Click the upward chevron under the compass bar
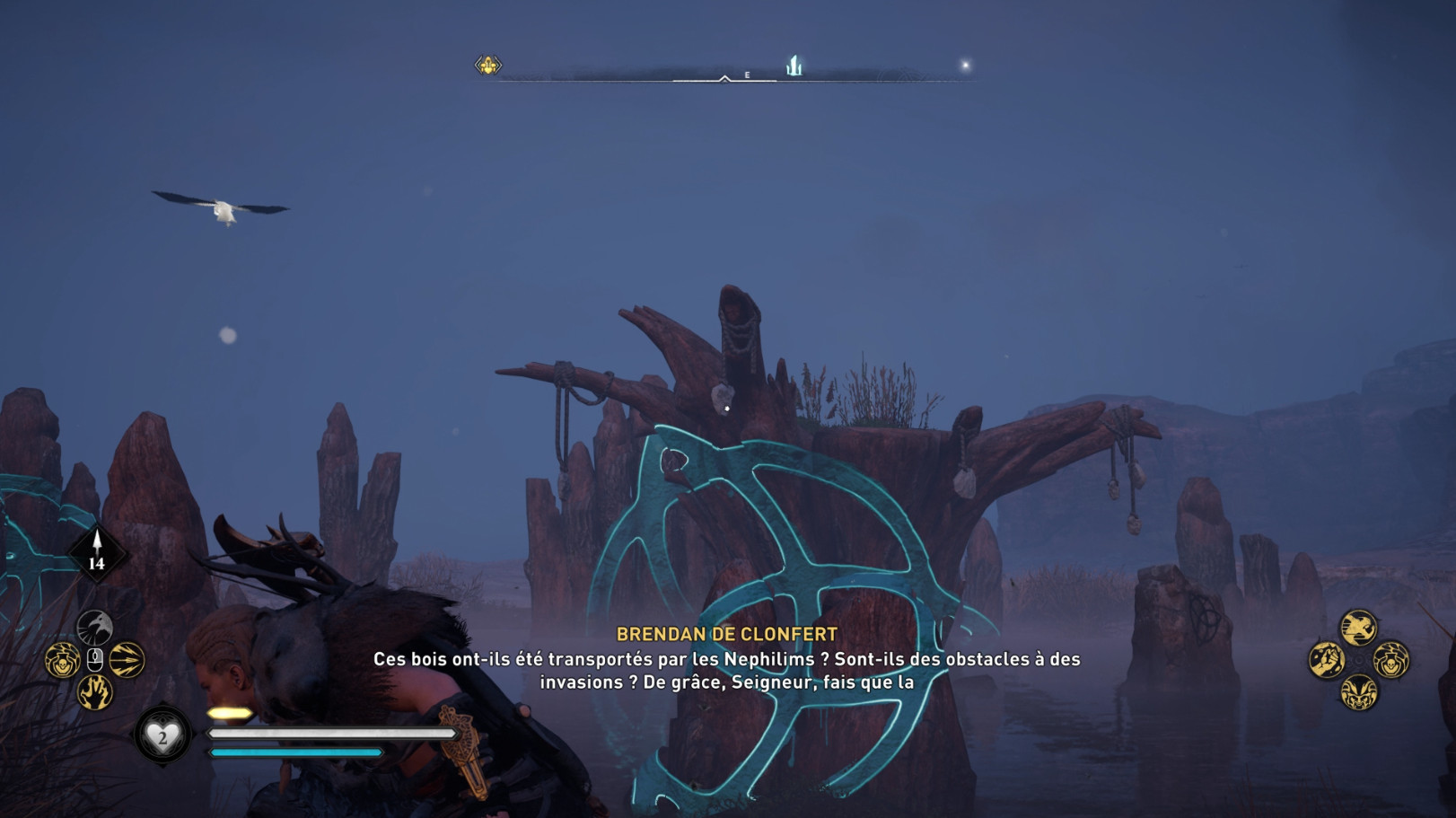Image resolution: width=1456 pixels, height=818 pixels. [x=724, y=81]
